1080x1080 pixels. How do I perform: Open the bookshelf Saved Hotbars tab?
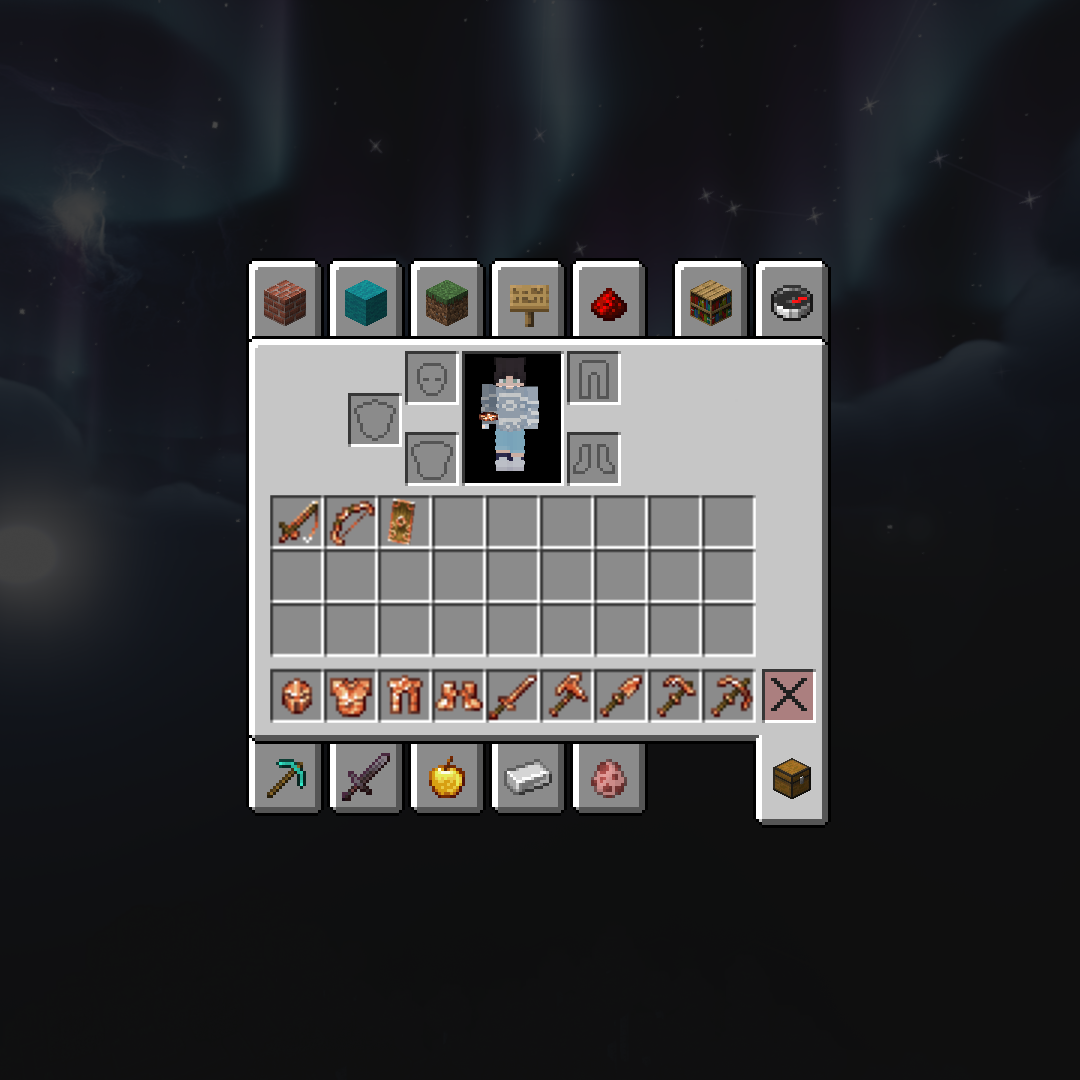711,302
